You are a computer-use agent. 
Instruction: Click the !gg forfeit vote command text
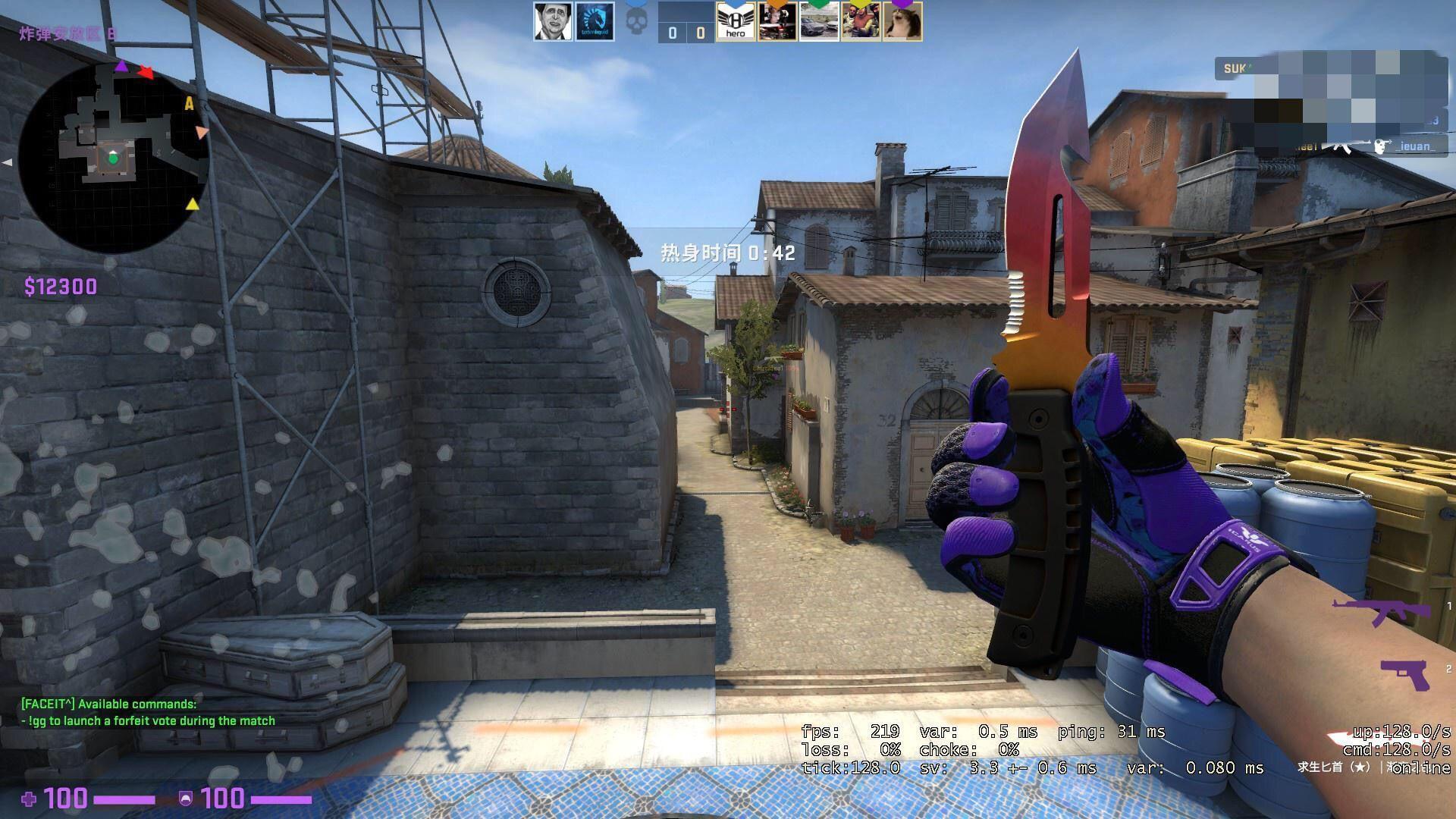click(x=147, y=720)
